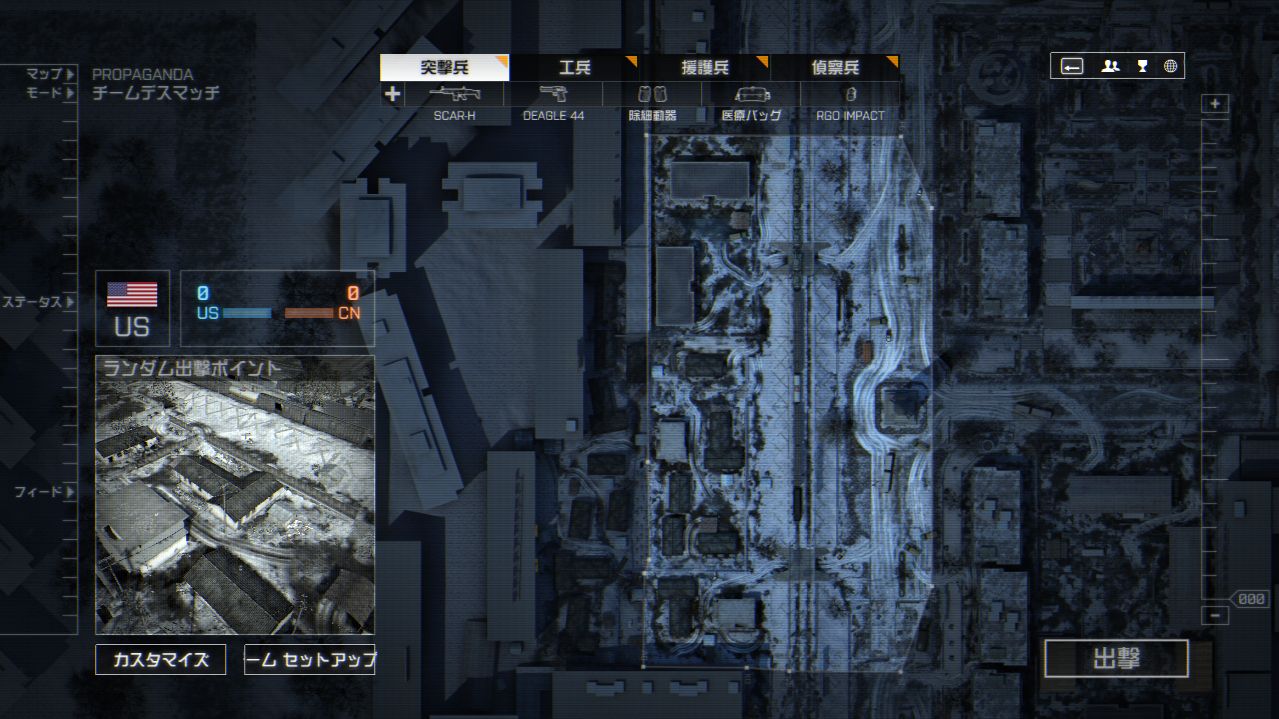Zoom out the map with the minus button
1279x719 pixels.
click(x=1215, y=616)
